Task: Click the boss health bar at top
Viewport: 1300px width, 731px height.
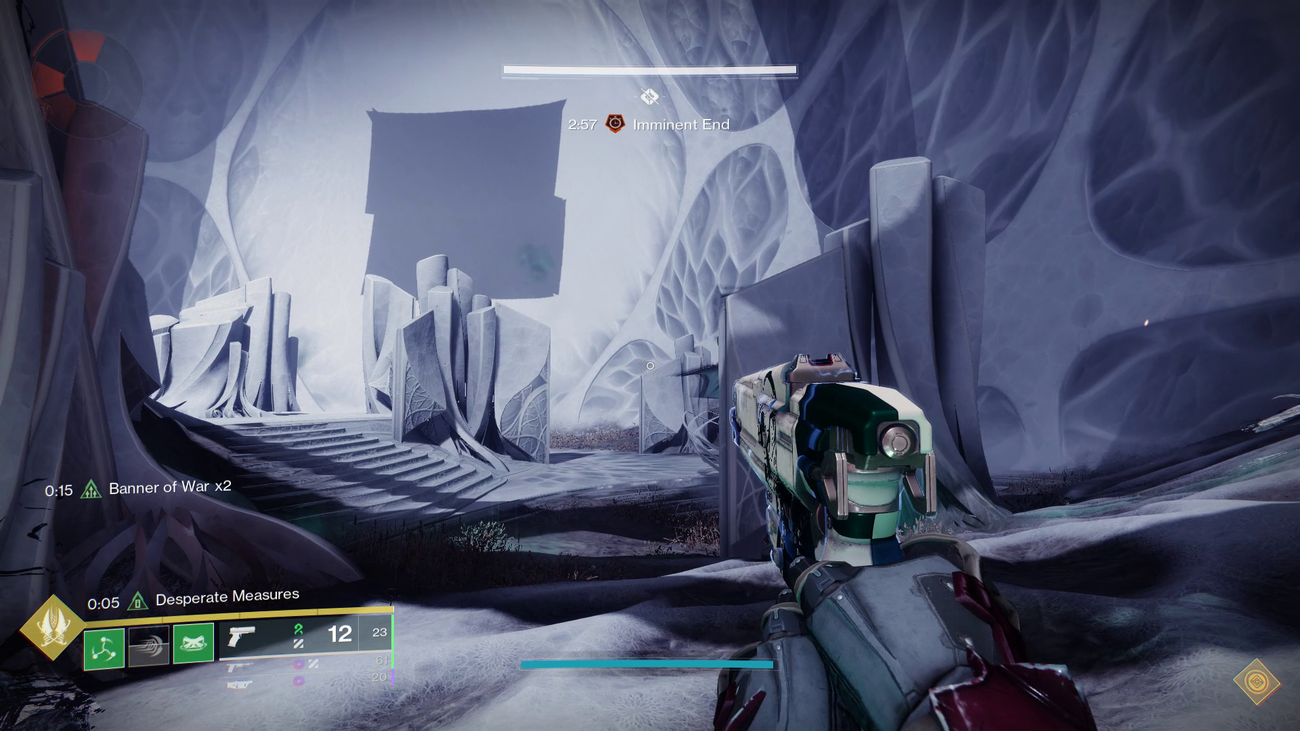Action: 649,69
